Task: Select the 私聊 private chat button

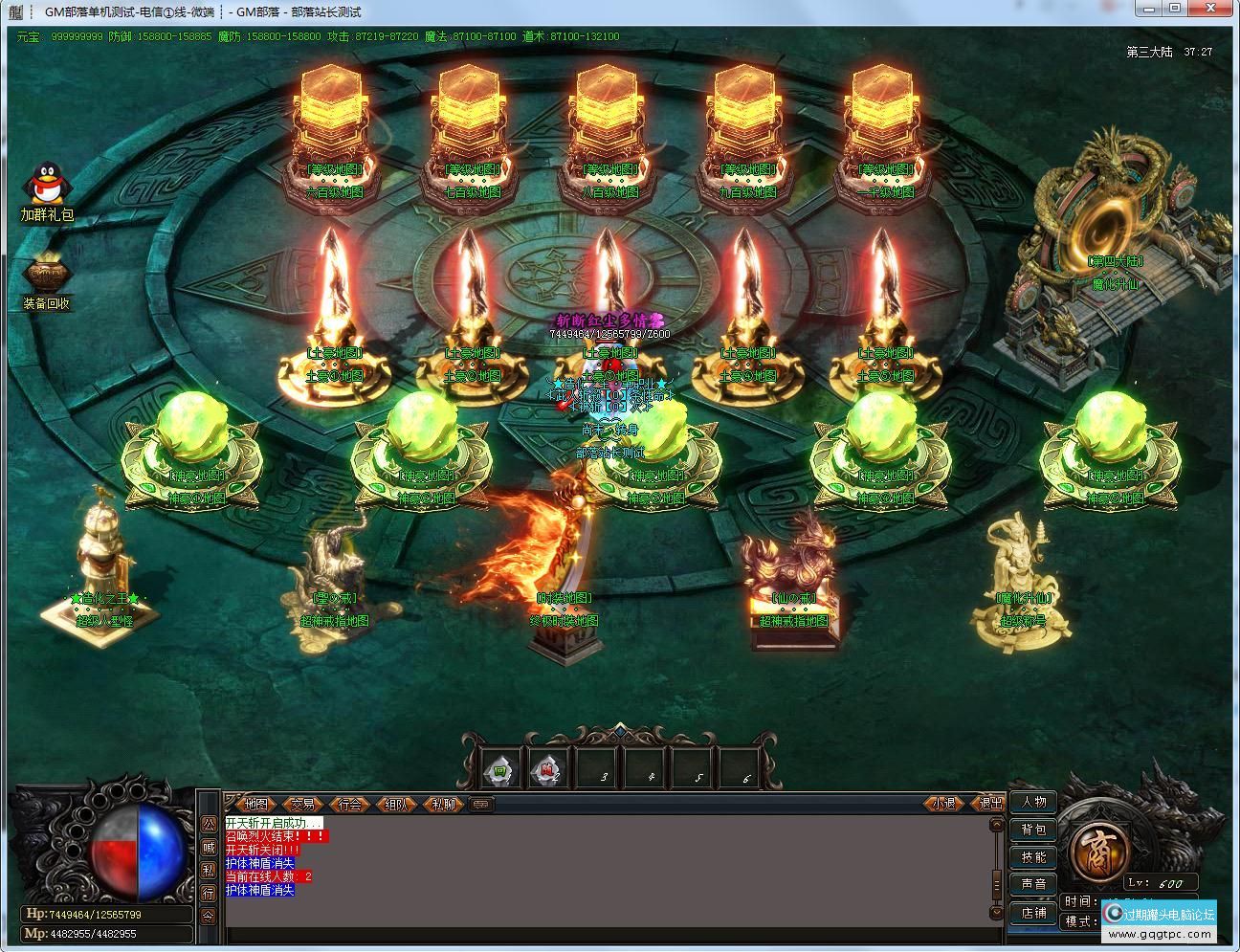Action: pyautogui.click(x=442, y=804)
